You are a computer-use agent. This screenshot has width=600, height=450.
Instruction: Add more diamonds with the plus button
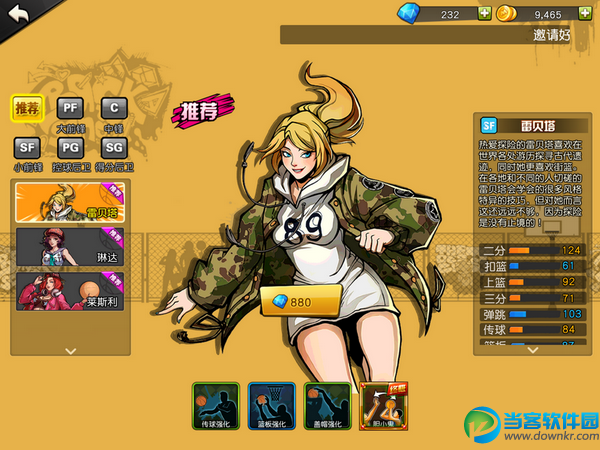485,14
